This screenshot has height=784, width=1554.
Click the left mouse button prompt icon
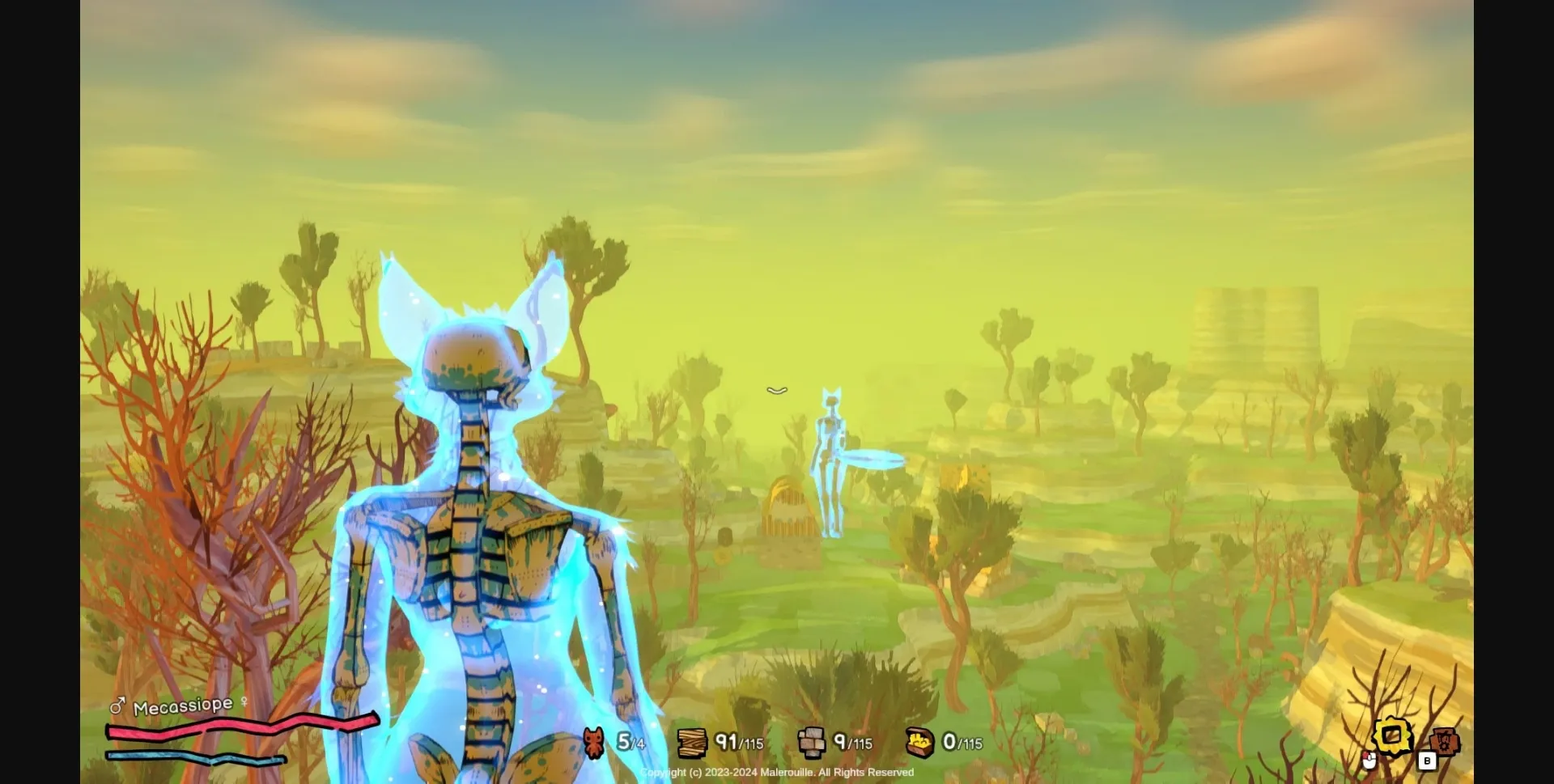click(1369, 762)
